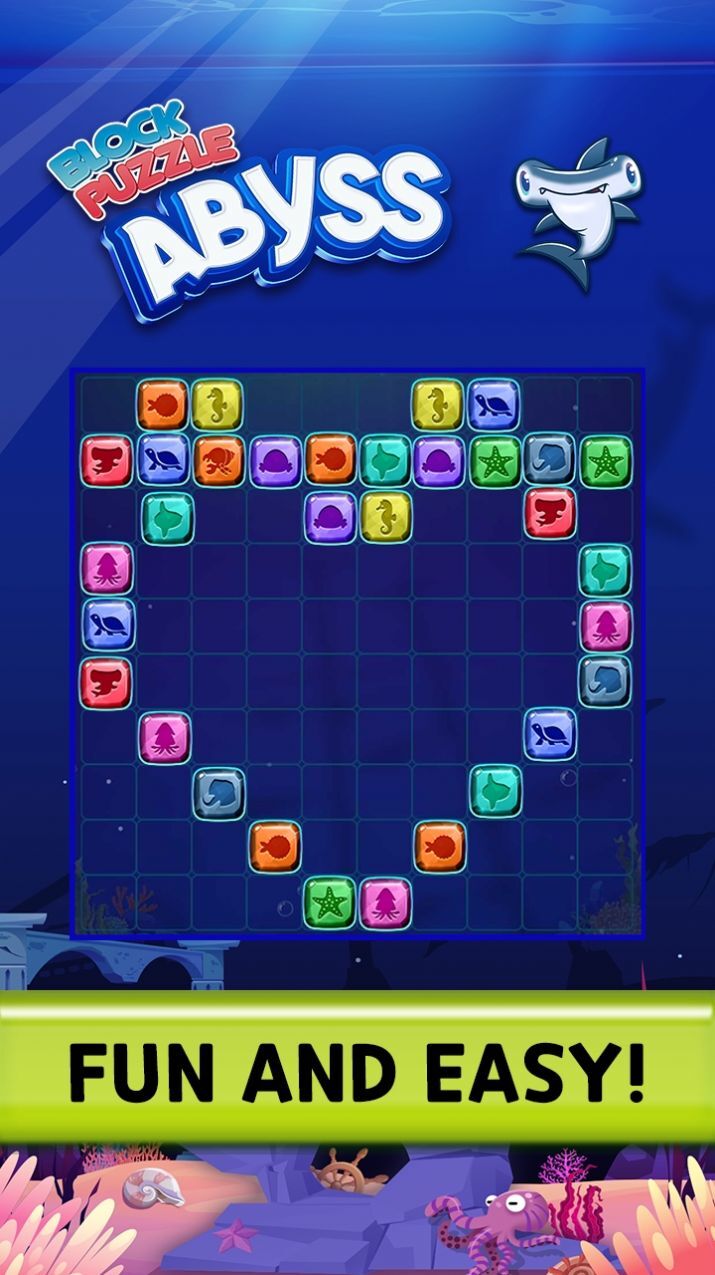Viewport: 715px width, 1275px height.
Task: Choose the green starfish tile beside the pink squid
Action: (329, 901)
